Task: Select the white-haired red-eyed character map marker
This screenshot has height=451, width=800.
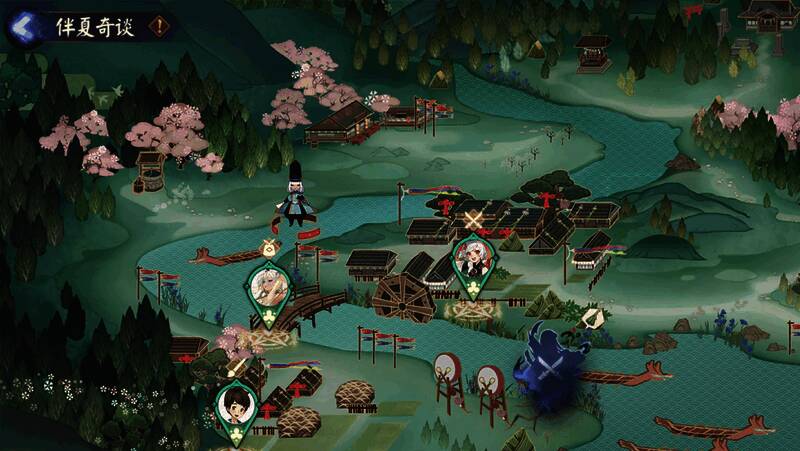Action: click(x=470, y=262)
